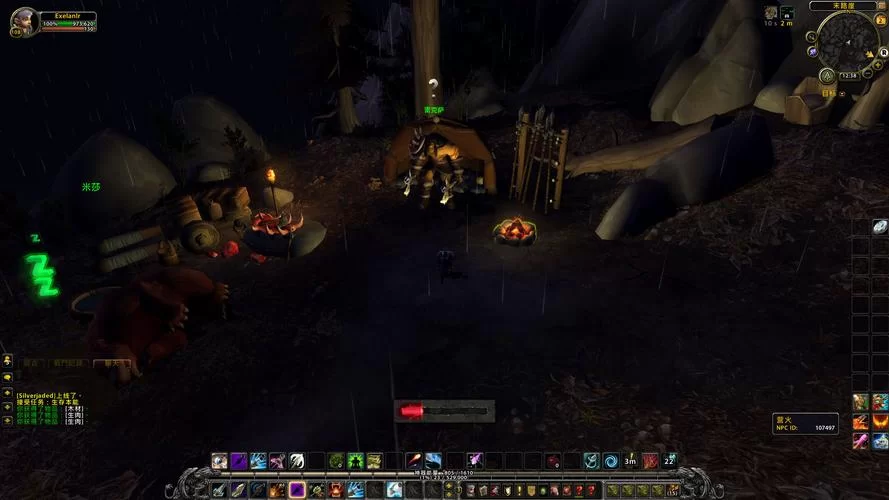Click the minimap clock display
Screen dimensions: 889x500
coord(849,74)
